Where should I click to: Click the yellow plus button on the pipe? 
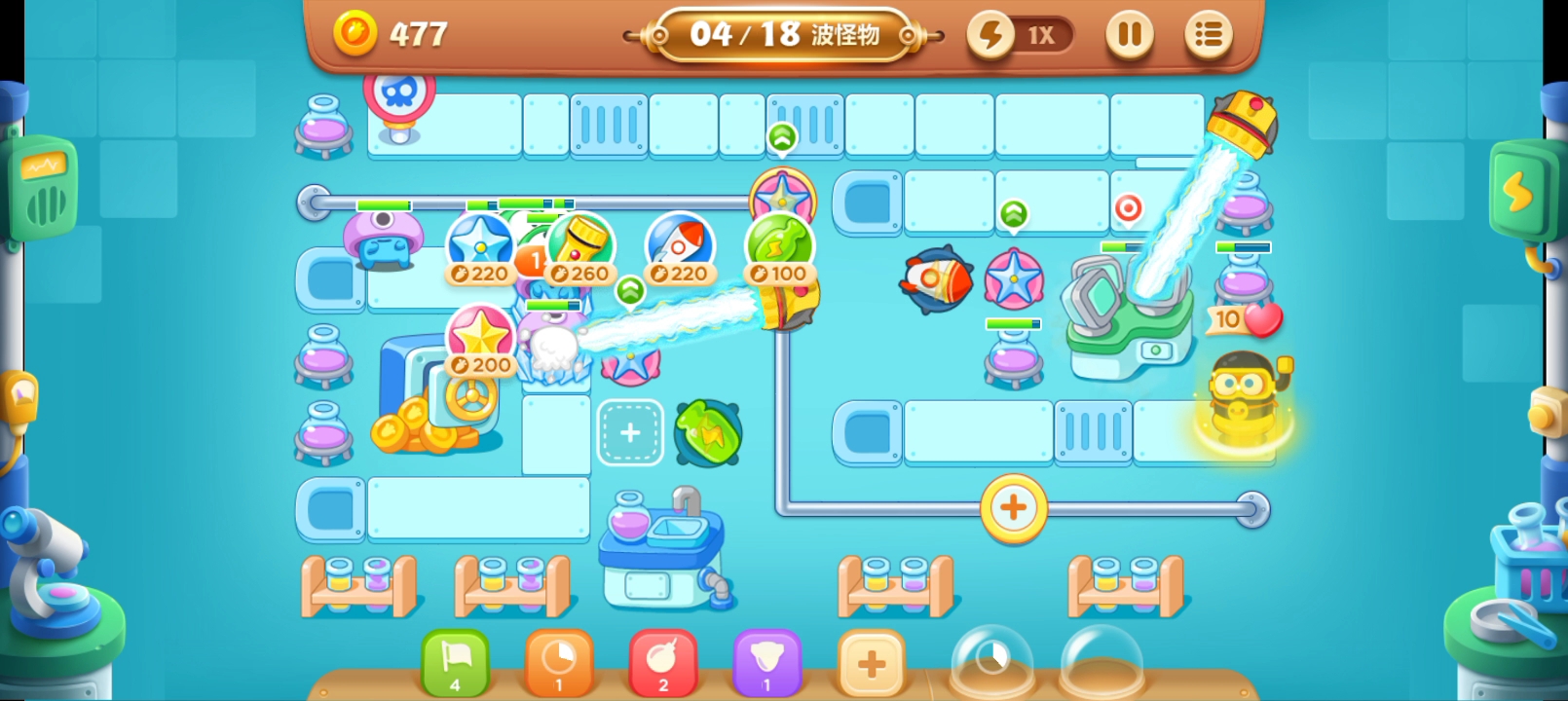pos(1013,507)
